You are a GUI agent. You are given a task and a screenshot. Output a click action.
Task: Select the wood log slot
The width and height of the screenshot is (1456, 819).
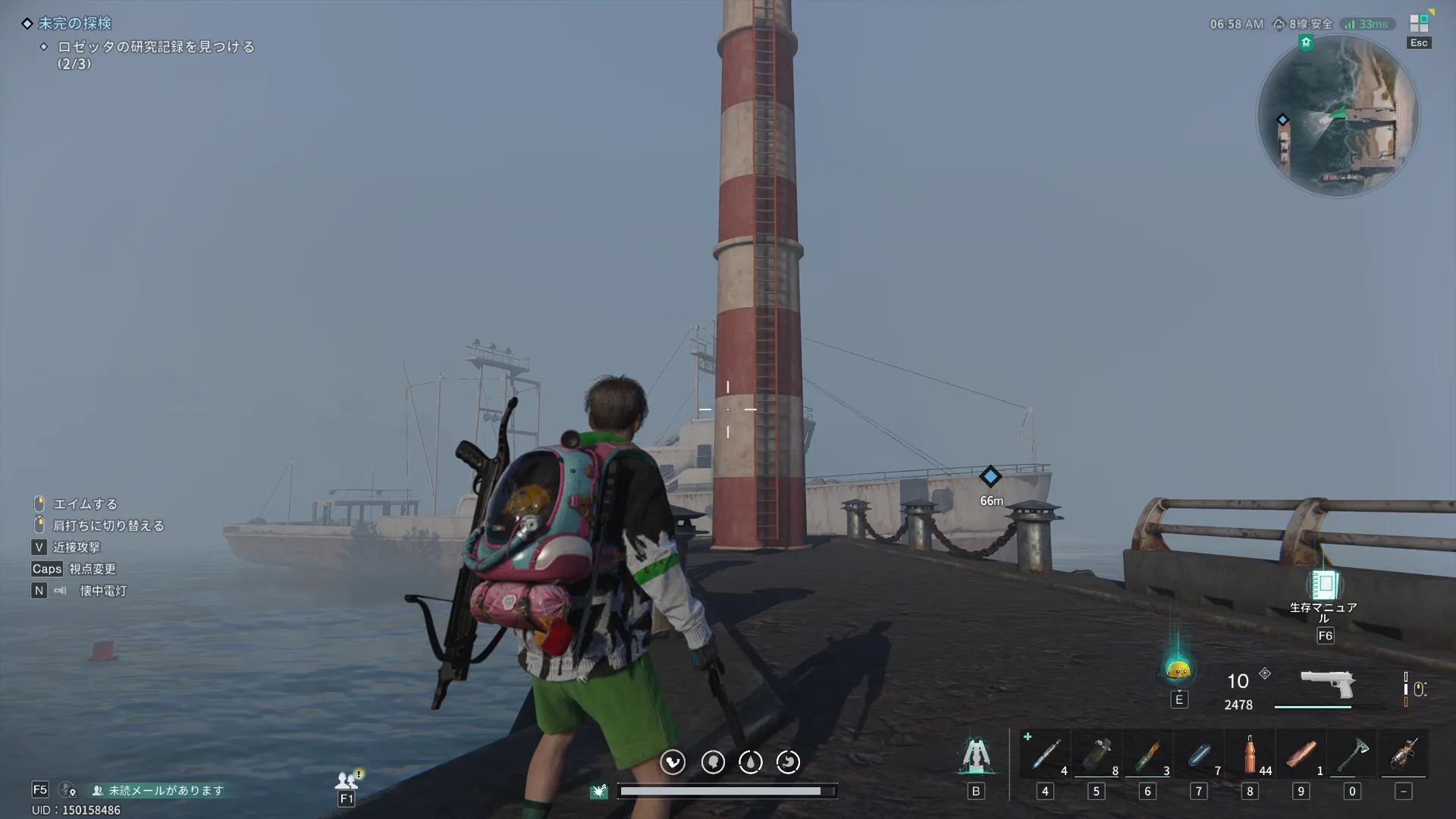[1301, 754]
